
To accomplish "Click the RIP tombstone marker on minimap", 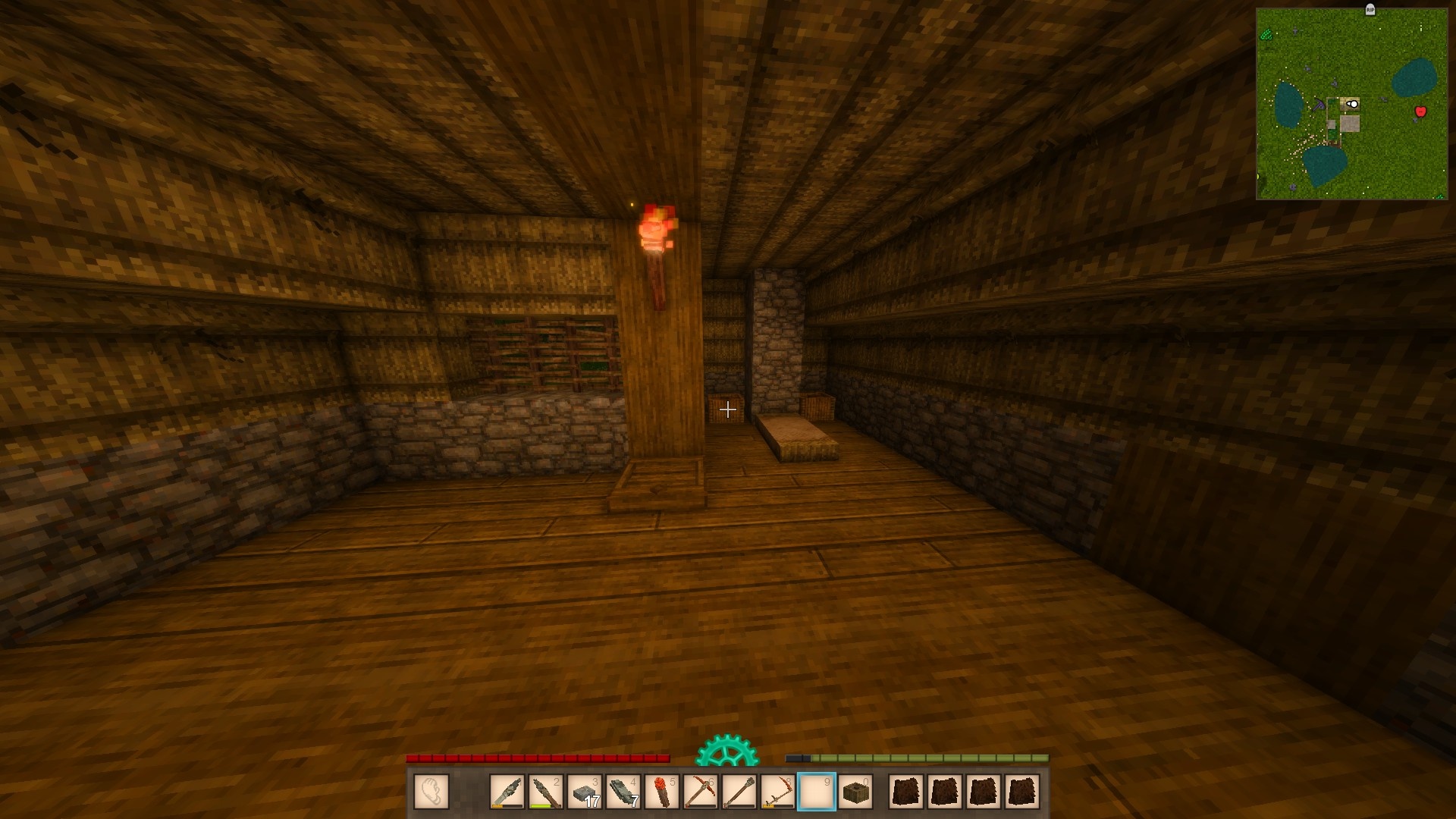I will click(1370, 10).
